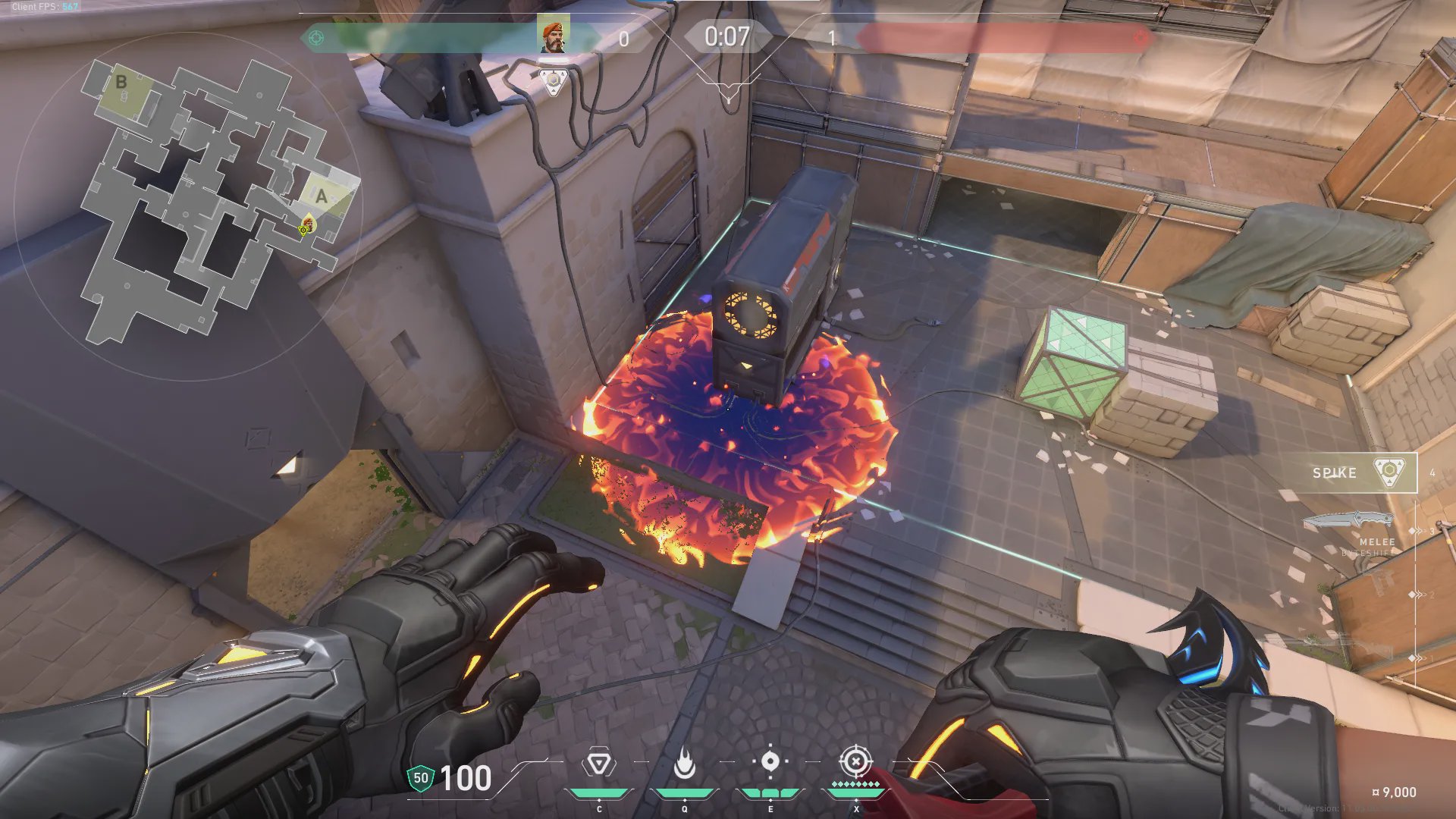
Task: Click the B site marker on minimap
Action: (121, 82)
